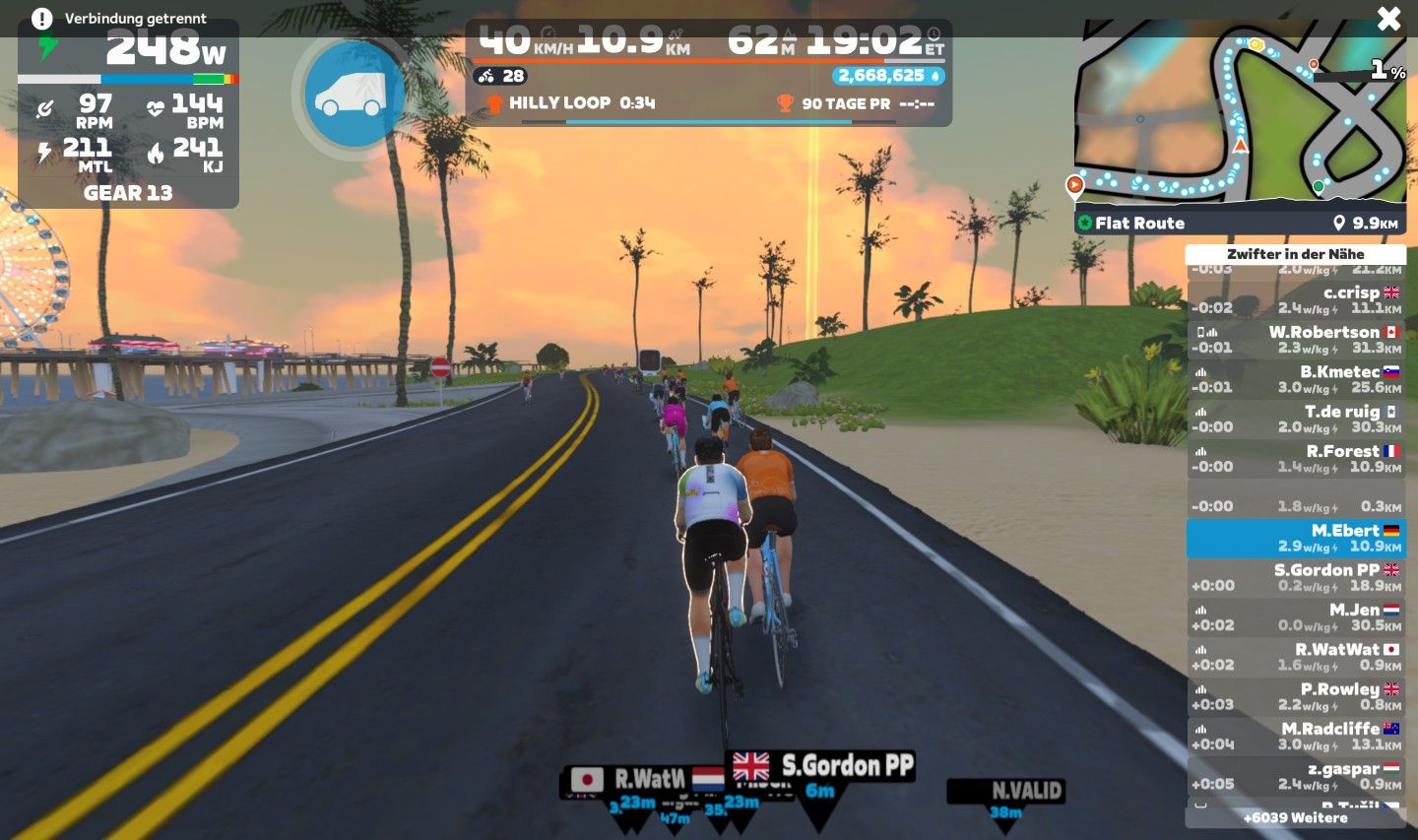Select T.de ruig rider row
This screenshot has width=1418, height=840.
click(x=1296, y=419)
